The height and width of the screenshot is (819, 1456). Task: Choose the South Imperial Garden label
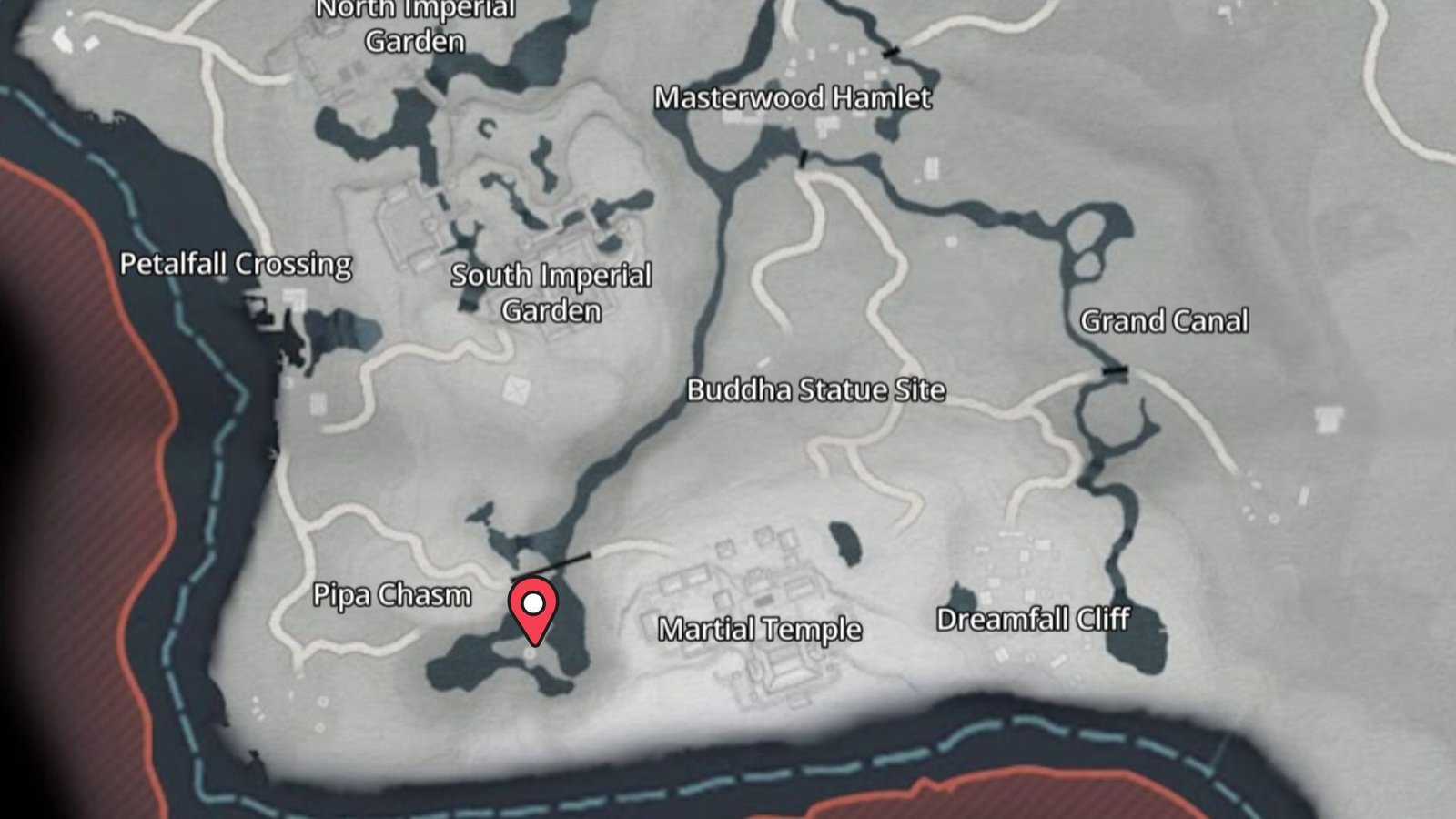(x=551, y=292)
